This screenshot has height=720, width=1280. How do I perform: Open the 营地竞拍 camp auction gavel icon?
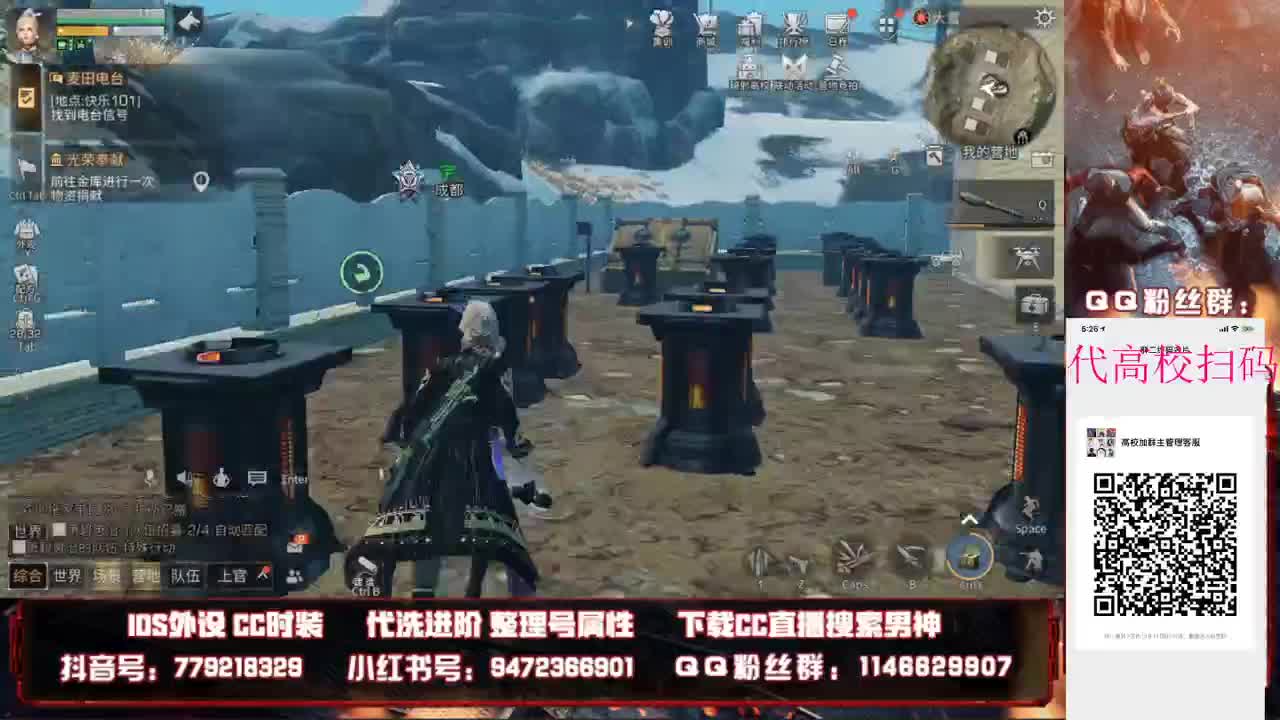[838, 68]
